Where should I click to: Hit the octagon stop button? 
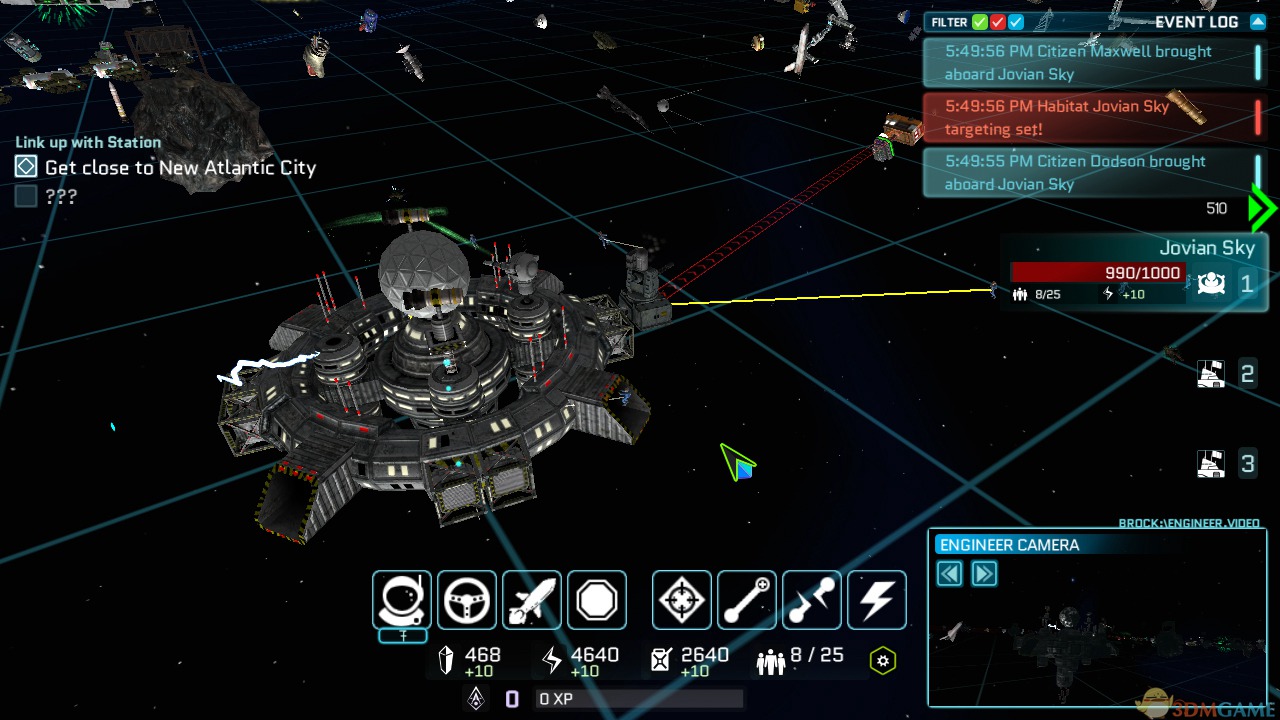pyautogui.click(x=597, y=600)
